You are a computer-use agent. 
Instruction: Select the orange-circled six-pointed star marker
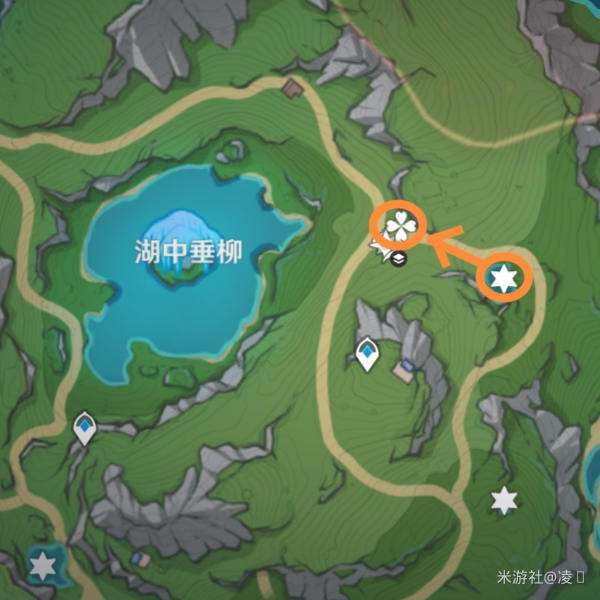pos(502,278)
